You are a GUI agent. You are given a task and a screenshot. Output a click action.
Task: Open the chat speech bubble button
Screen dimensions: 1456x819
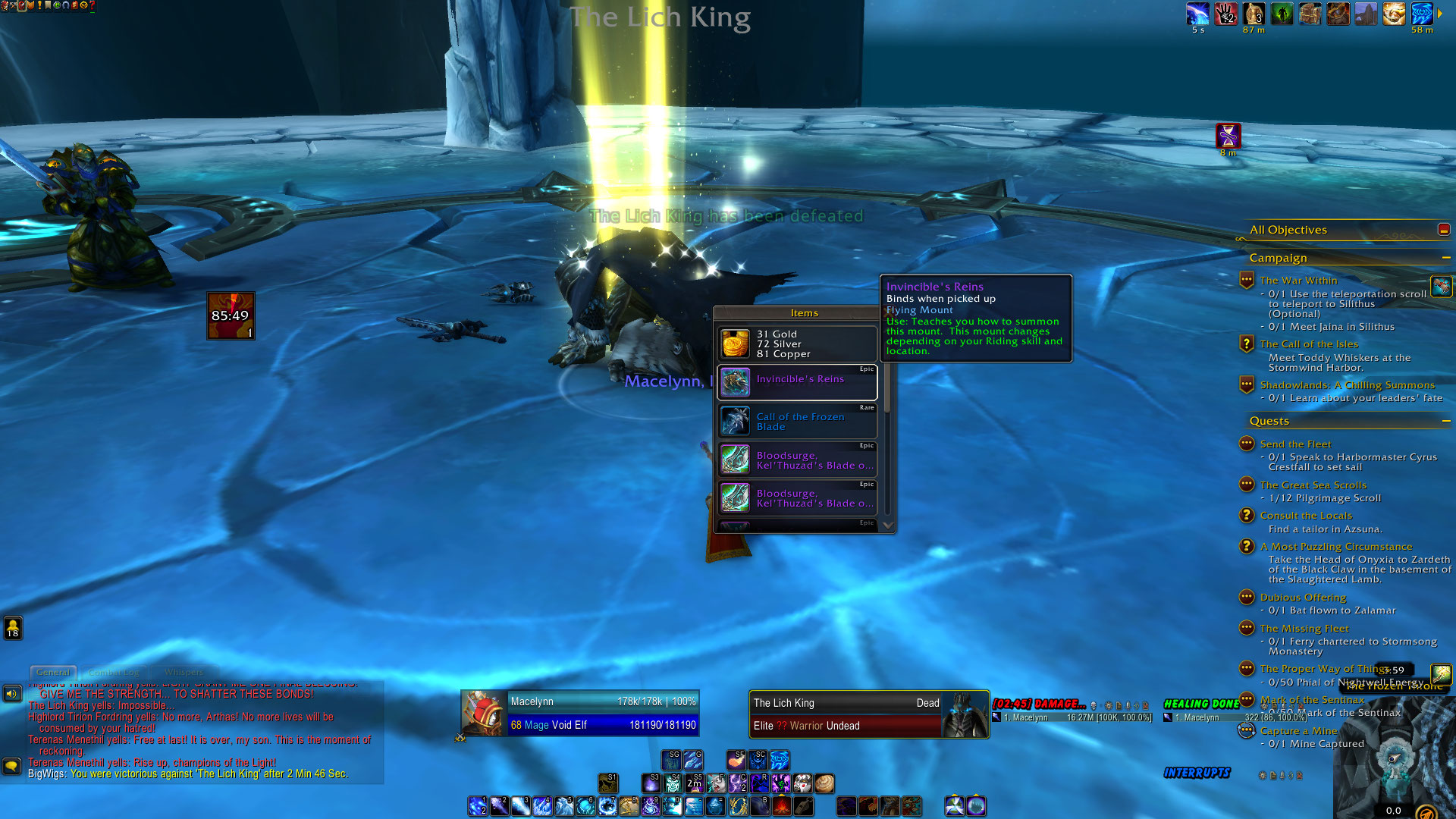point(11,766)
